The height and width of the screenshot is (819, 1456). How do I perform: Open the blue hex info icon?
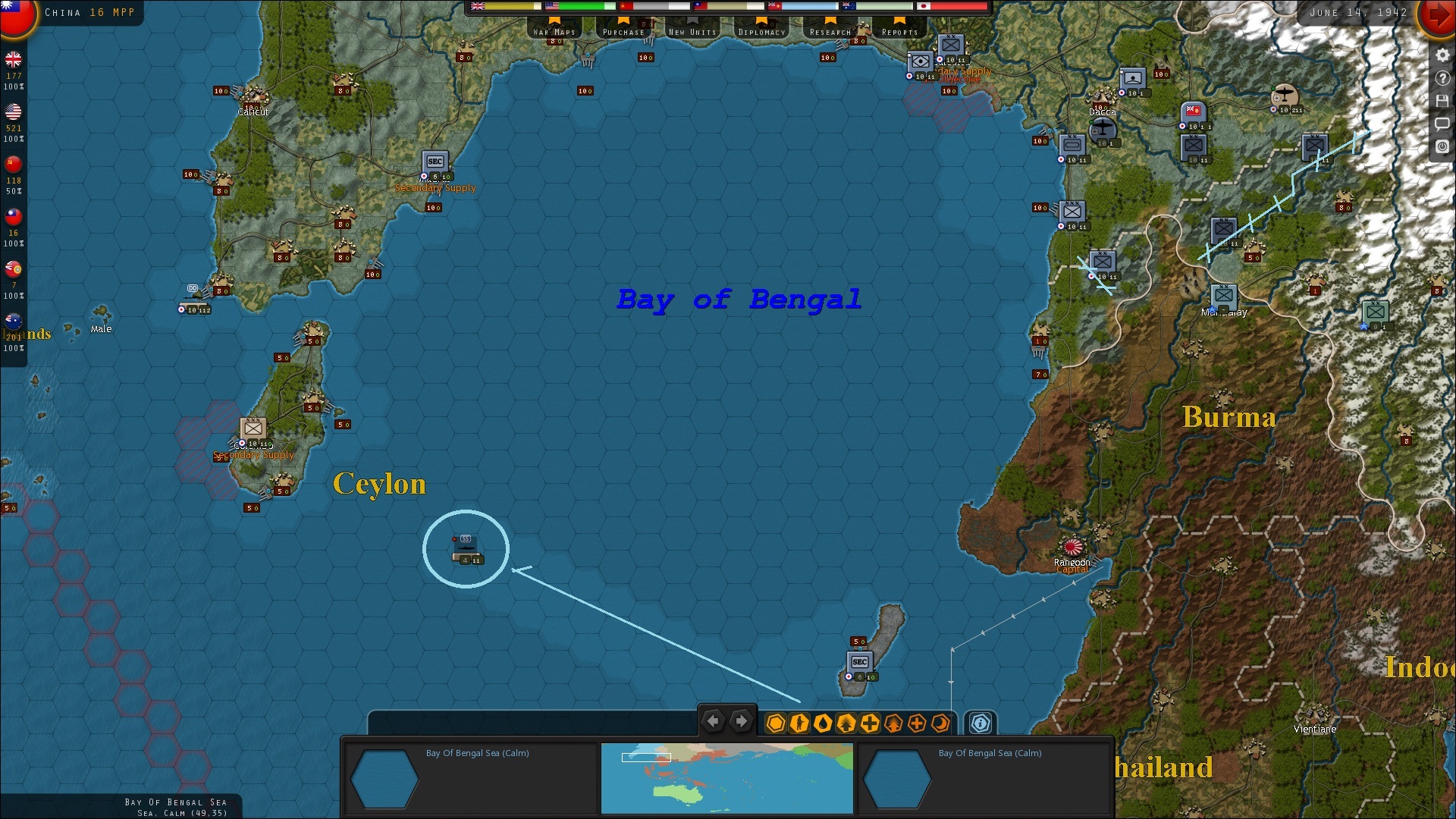point(979,723)
